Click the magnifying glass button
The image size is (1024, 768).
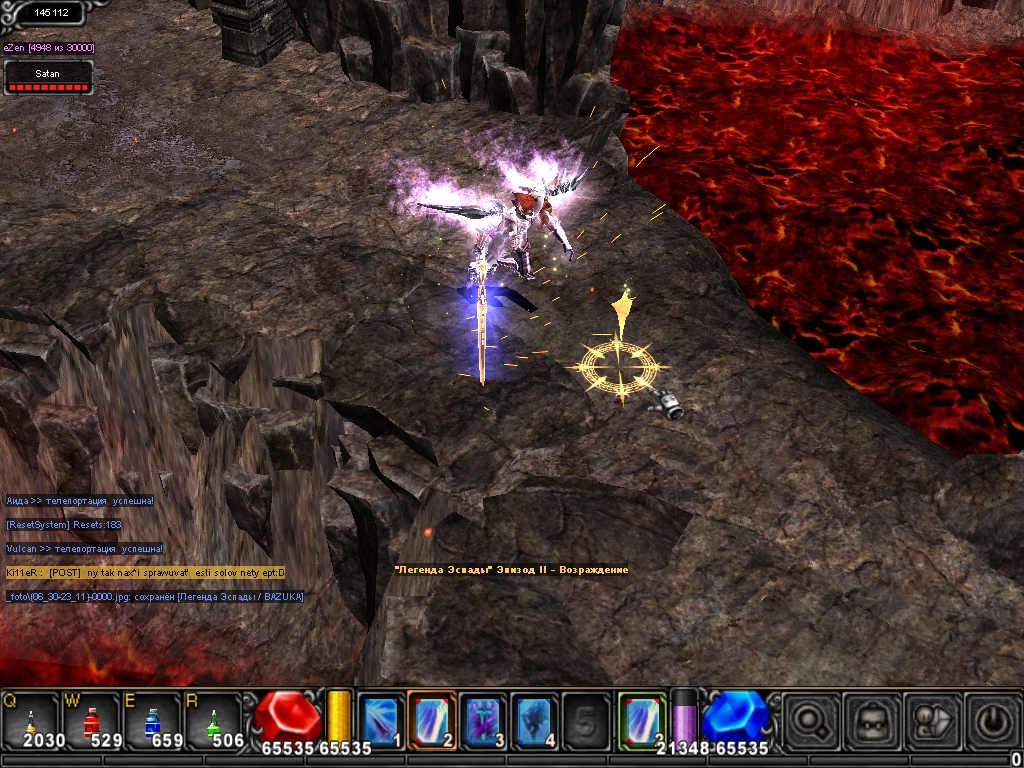click(809, 719)
